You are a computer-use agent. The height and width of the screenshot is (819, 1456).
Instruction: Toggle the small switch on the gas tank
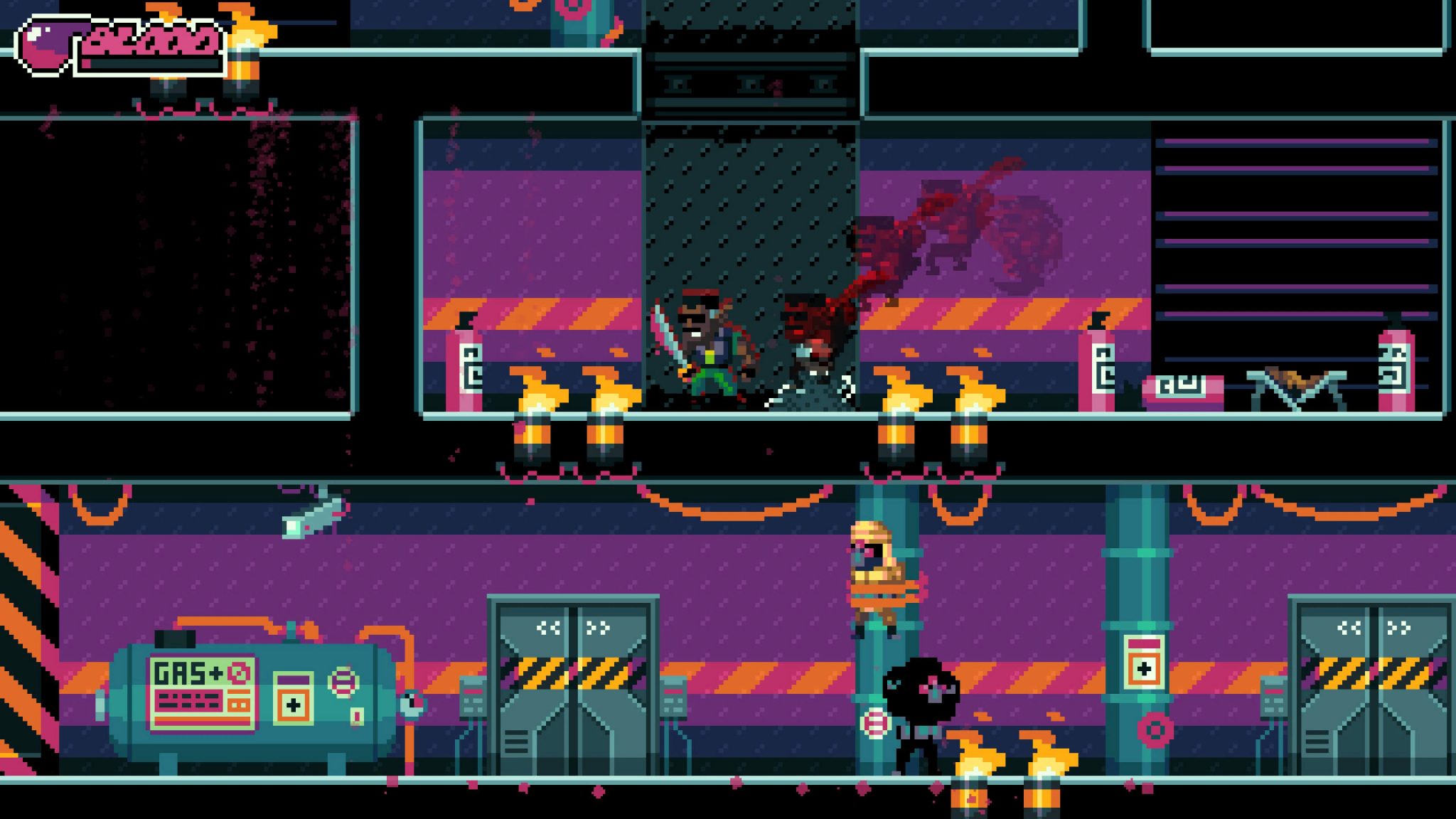pos(357,716)
